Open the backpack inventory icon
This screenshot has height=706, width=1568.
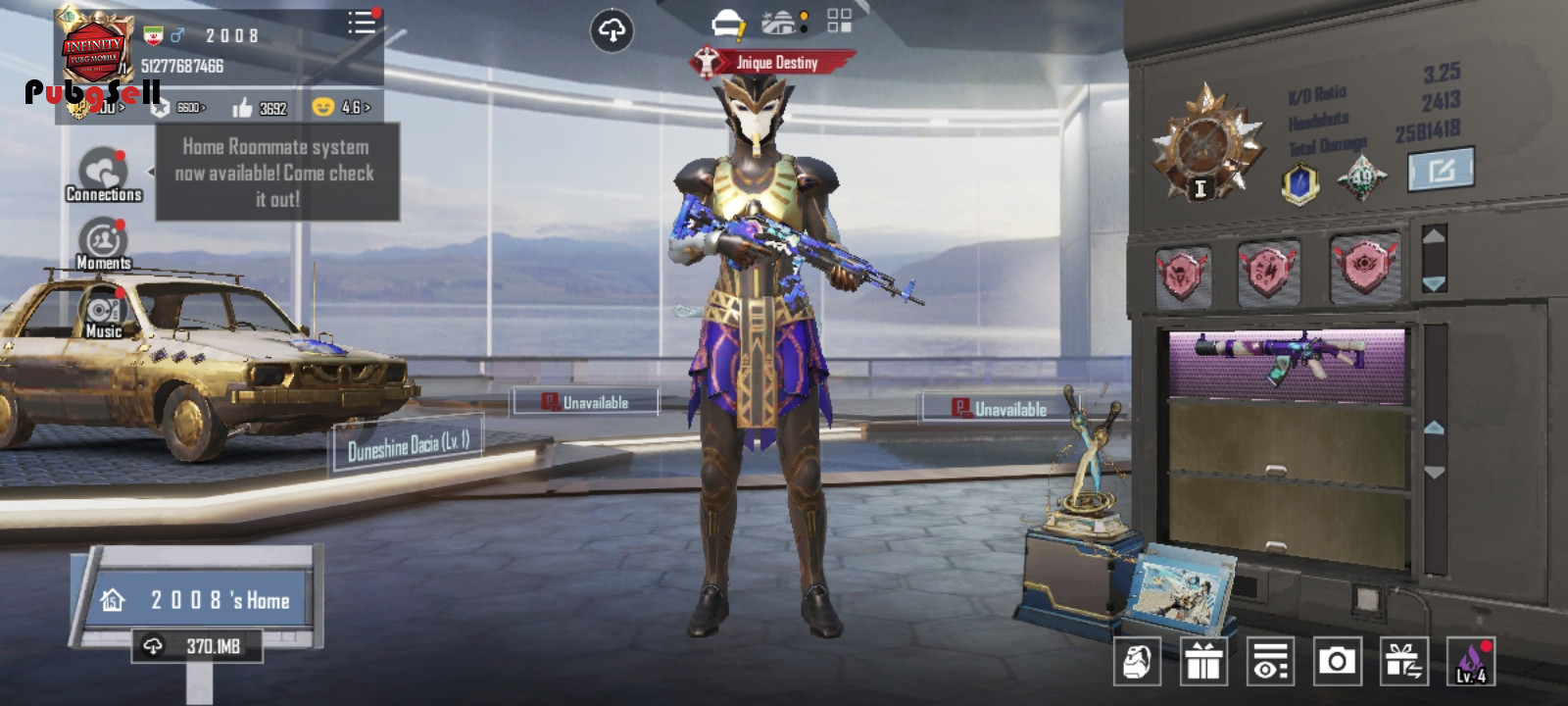coord(1137,662)
